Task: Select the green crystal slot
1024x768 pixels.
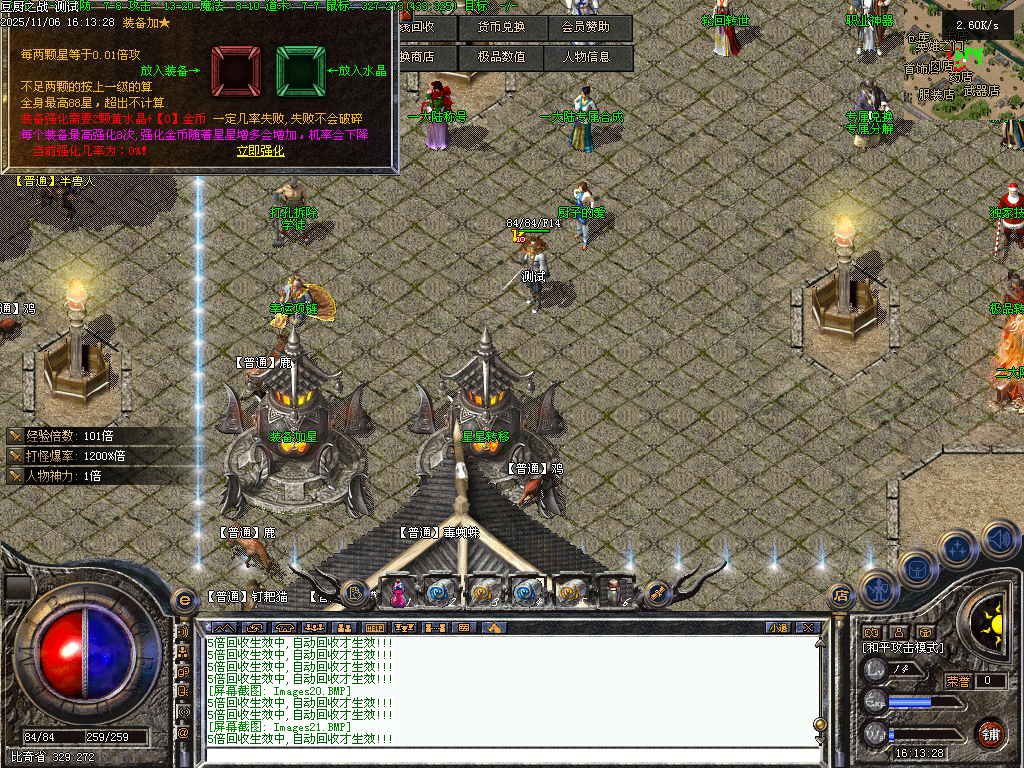Action: [300, 70]
